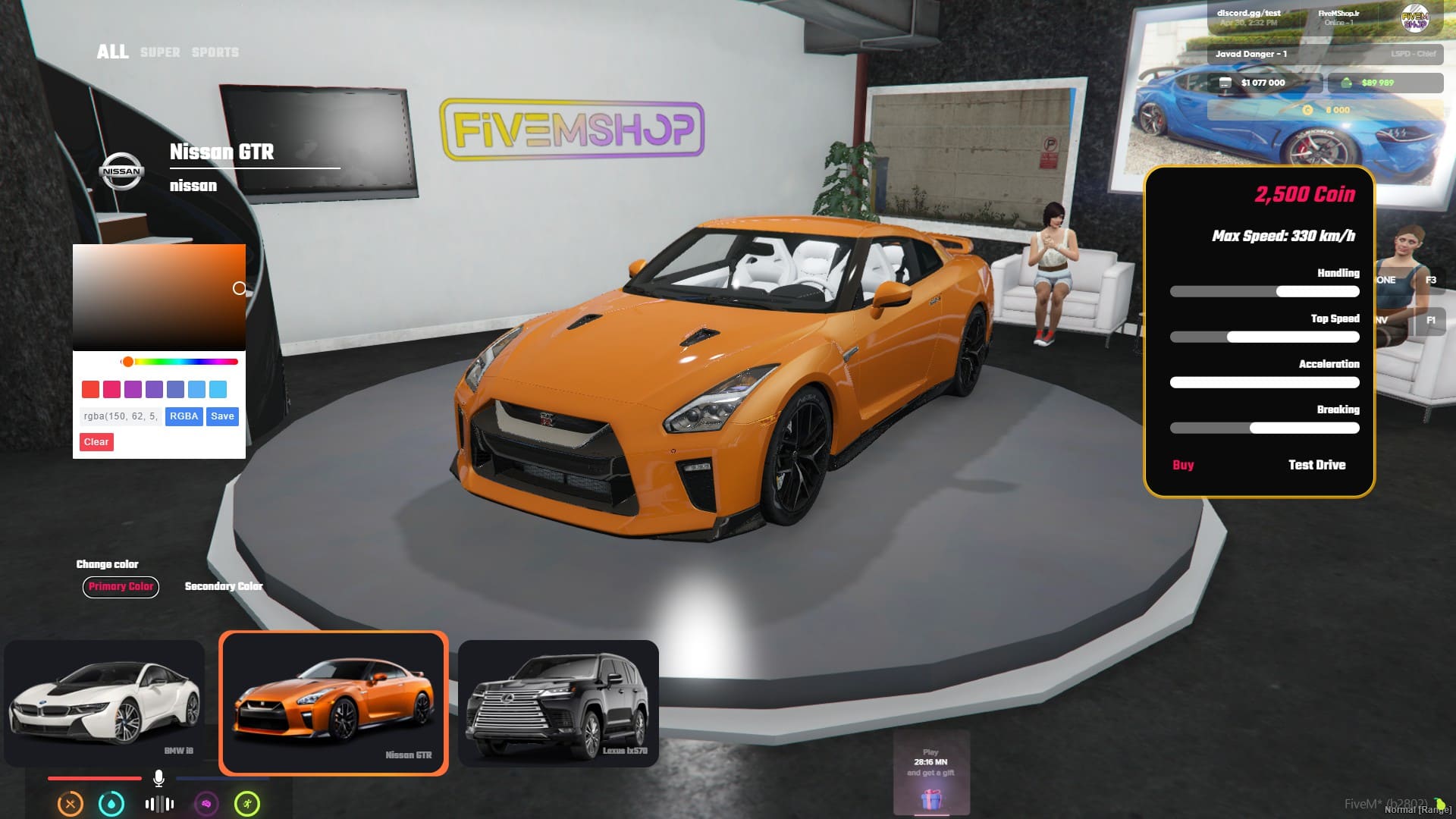The width and height of the screenshot is (1456, 819).
Task: Open the gift box reward icon
Action: tap(931, 799)
